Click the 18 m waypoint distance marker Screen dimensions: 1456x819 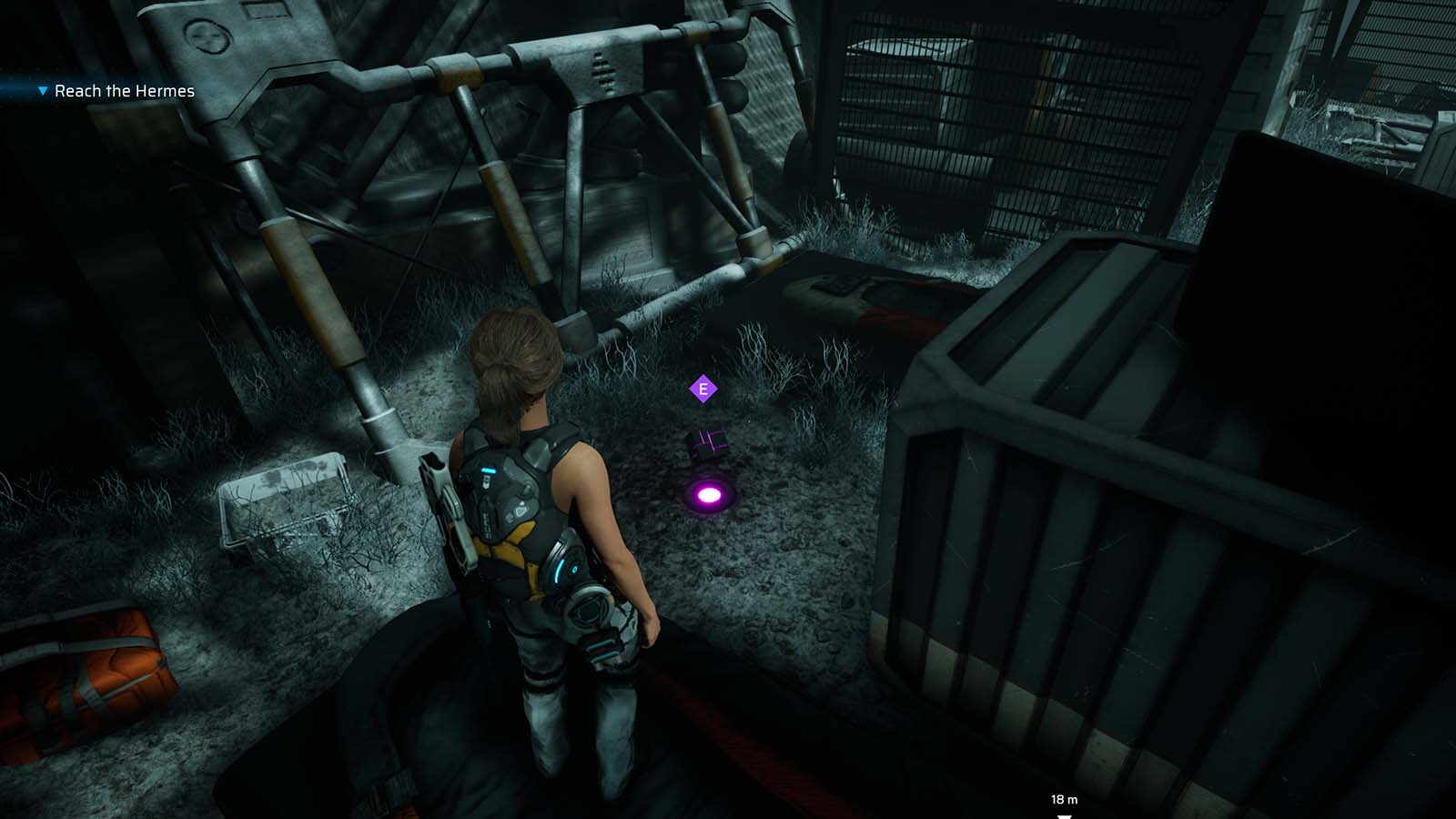click(x=1062, y=798)
